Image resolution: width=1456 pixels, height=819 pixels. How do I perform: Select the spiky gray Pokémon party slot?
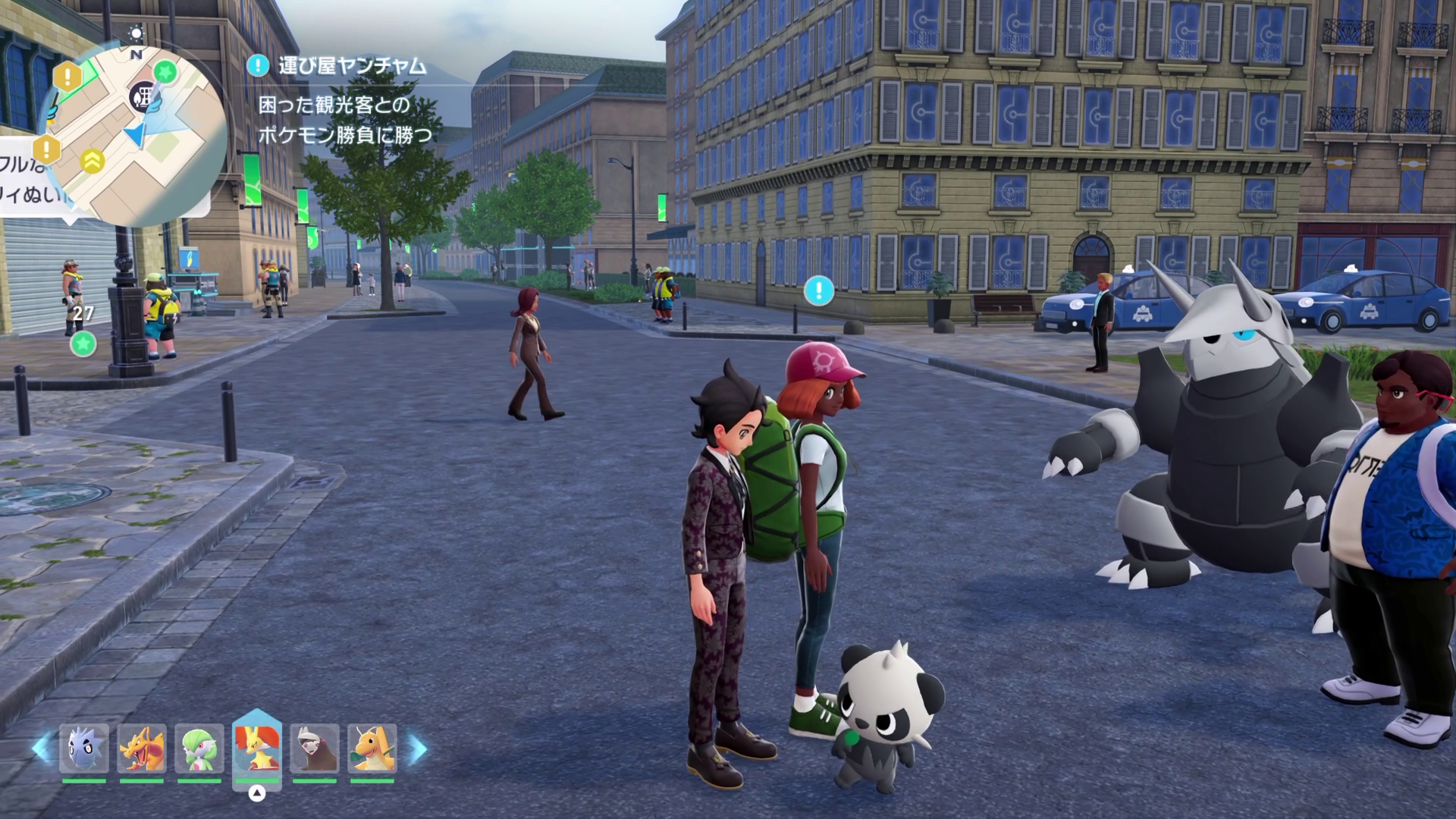(x=84, y=749)
